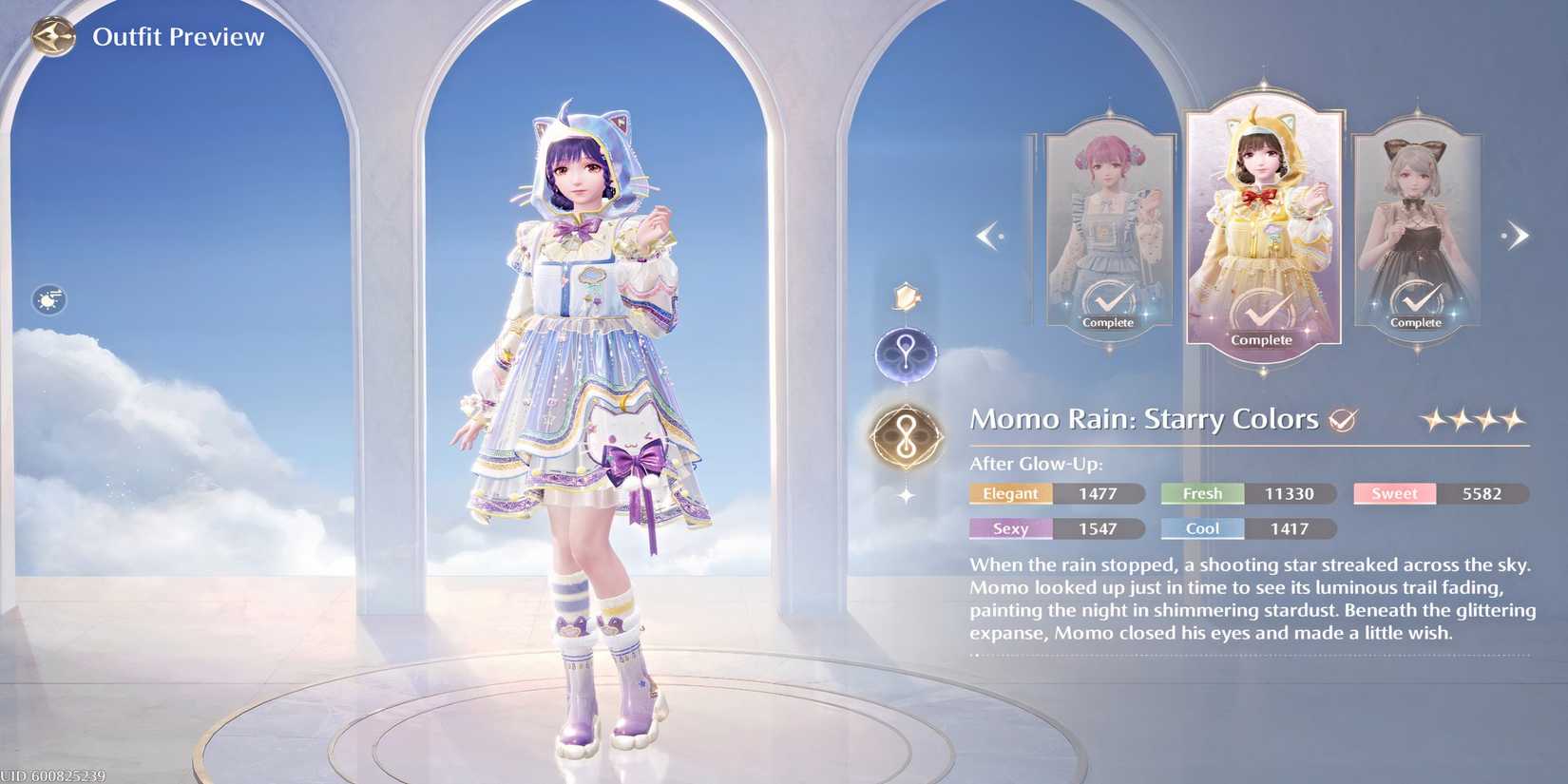The width and height of the screenshot is (1568, 784).
Task: Click the Sweet pink stat swatch
Action: pyautogui.click(x=1393, y=493)
